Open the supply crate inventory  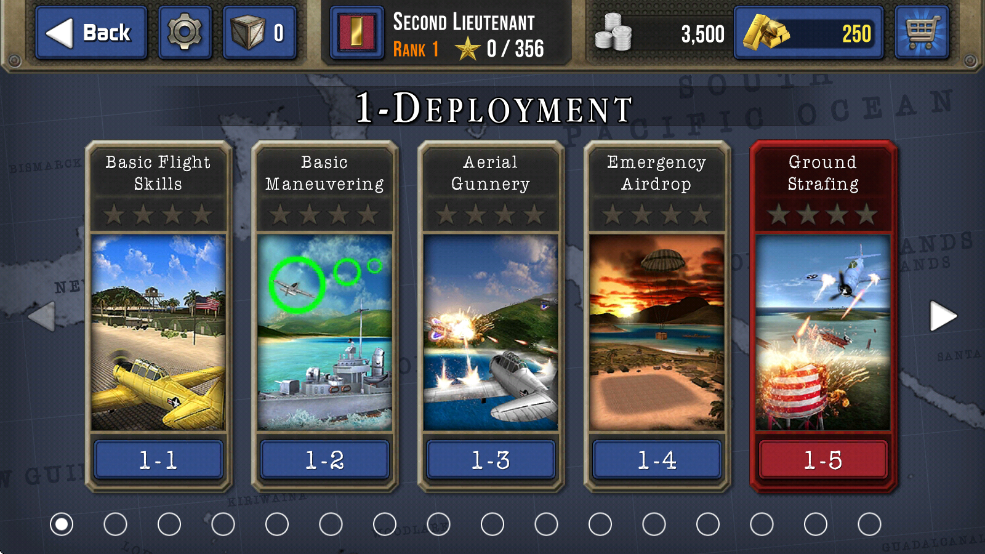(x=259, y=33)
